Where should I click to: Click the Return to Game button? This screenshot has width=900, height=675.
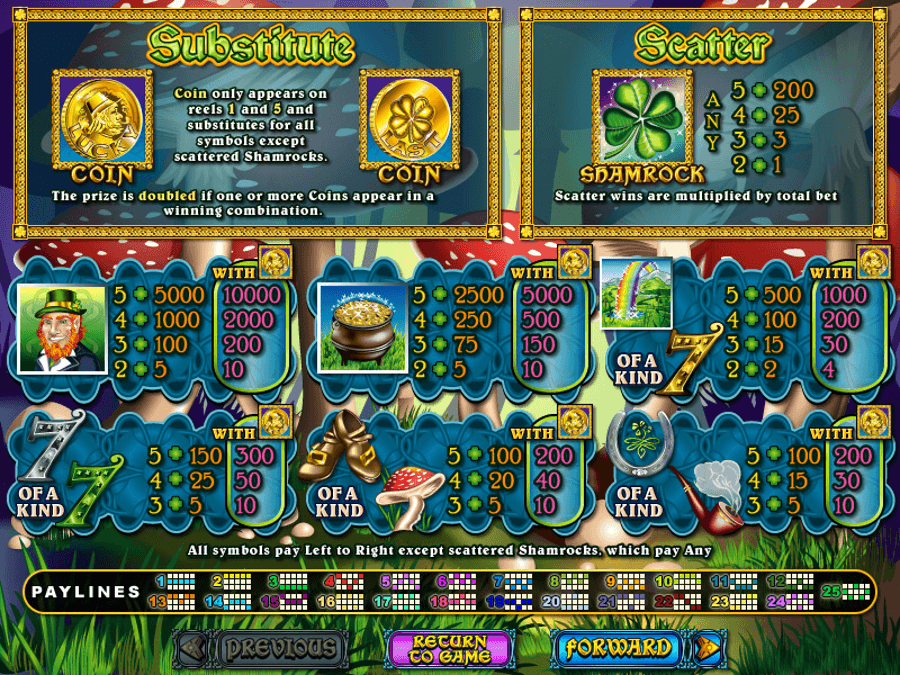click(450, 648)
